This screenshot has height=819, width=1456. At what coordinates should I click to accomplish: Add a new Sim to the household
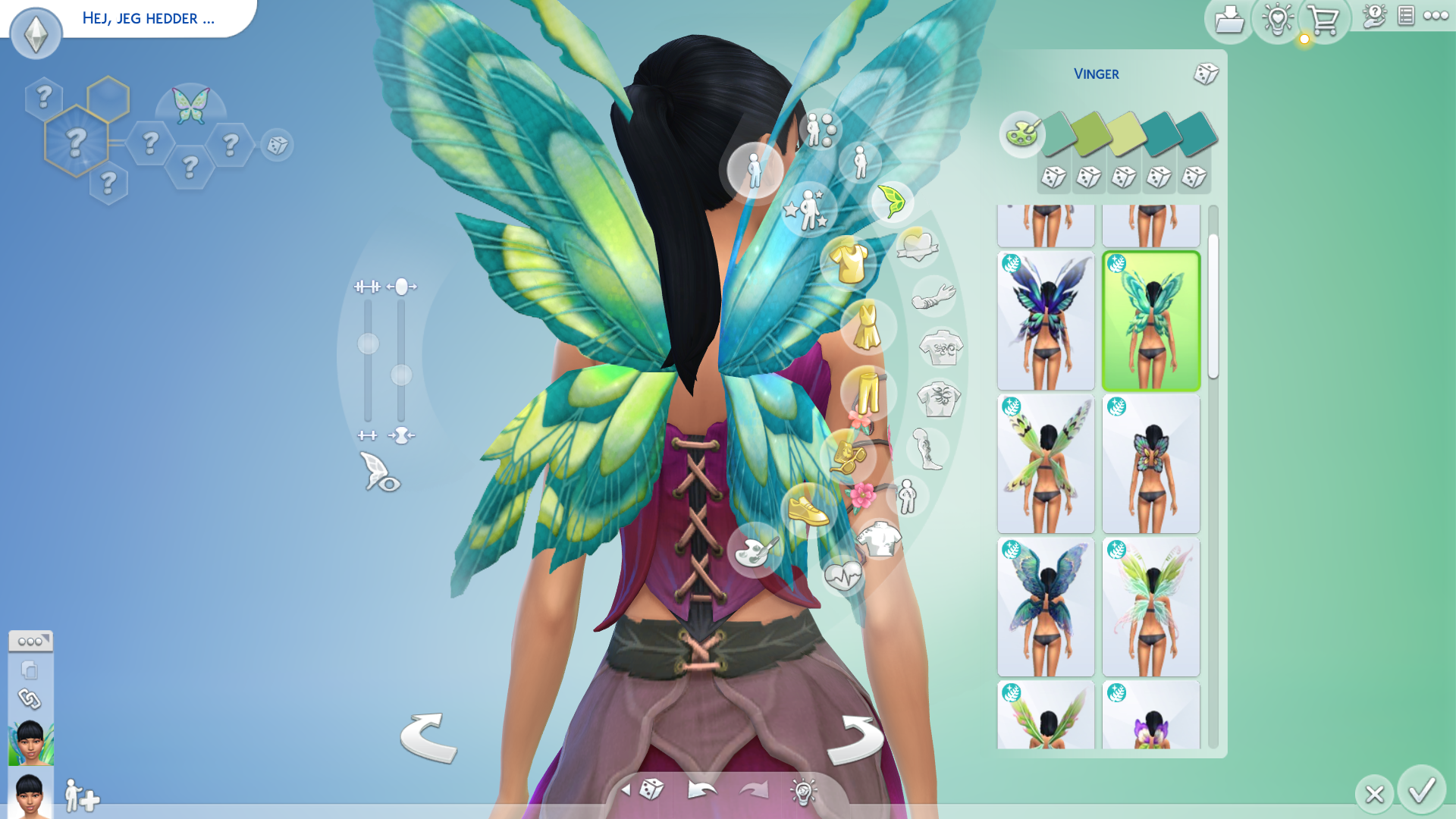81,796
